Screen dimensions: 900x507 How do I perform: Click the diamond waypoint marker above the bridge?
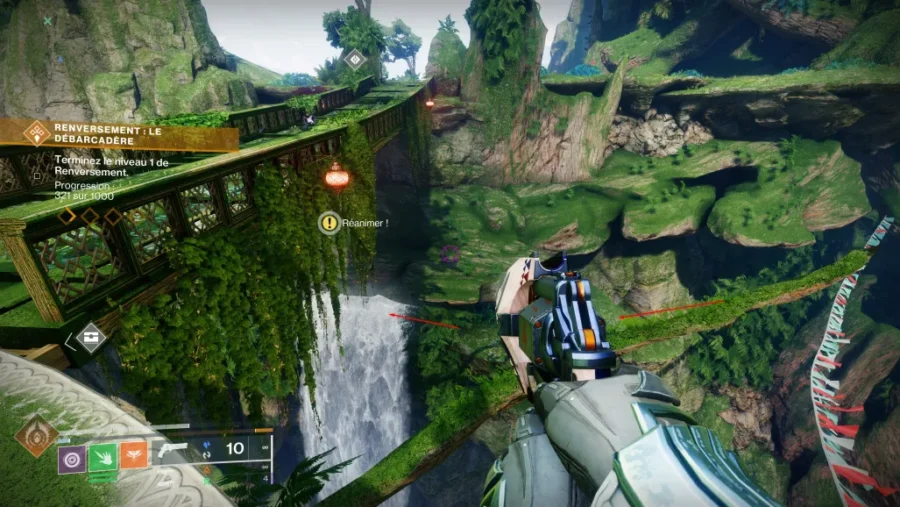354,60
